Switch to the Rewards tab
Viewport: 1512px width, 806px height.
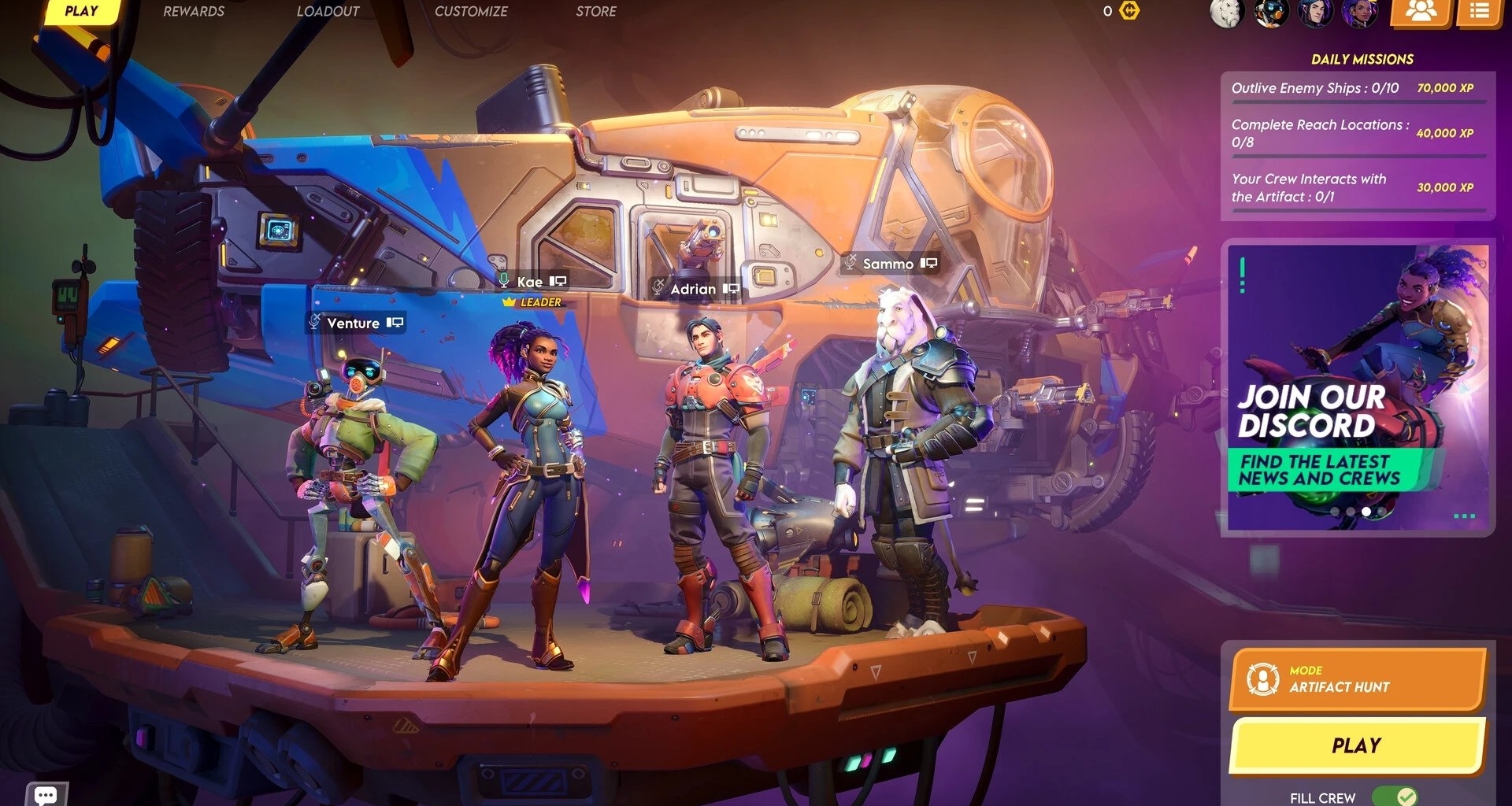pos(193,12)
